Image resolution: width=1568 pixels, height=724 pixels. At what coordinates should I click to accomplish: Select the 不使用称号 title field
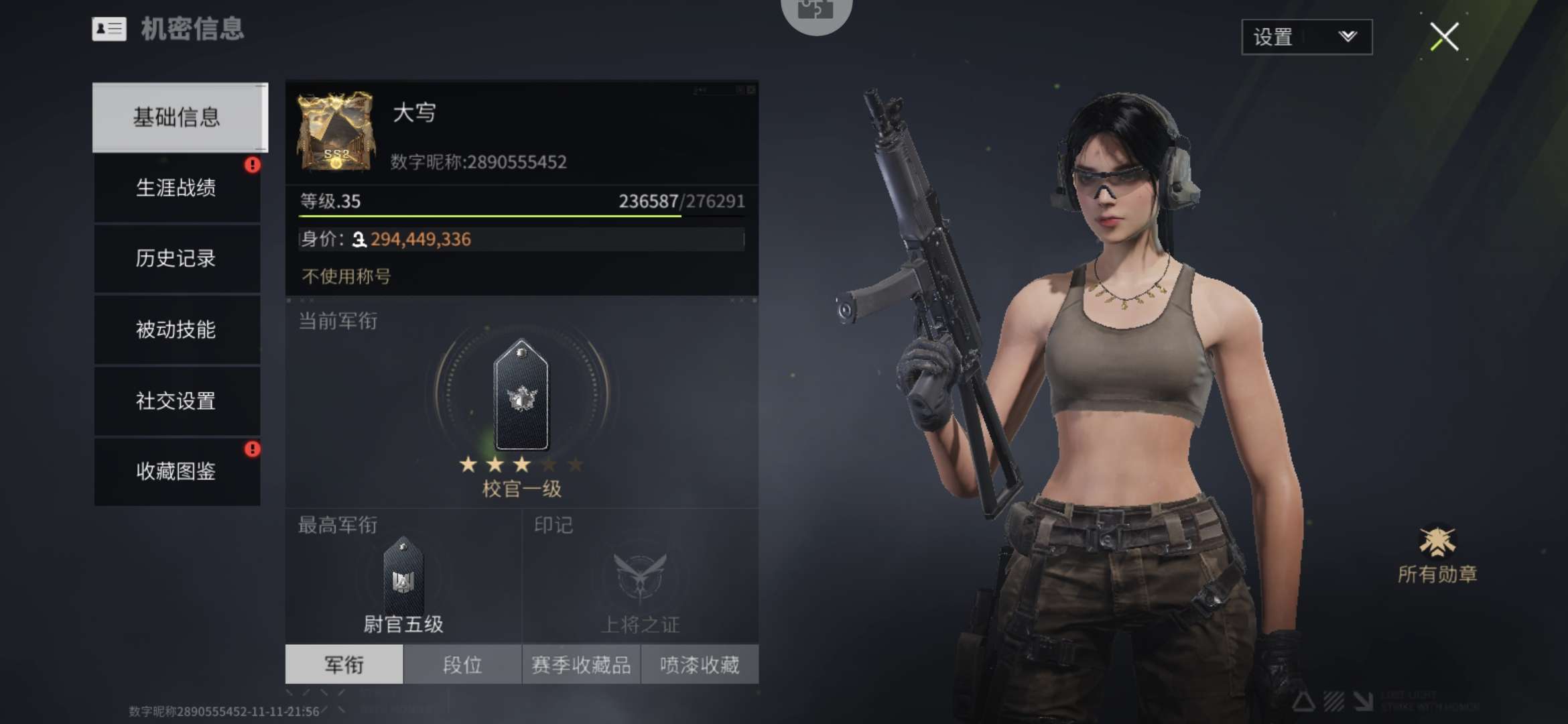tap(346, 276)
